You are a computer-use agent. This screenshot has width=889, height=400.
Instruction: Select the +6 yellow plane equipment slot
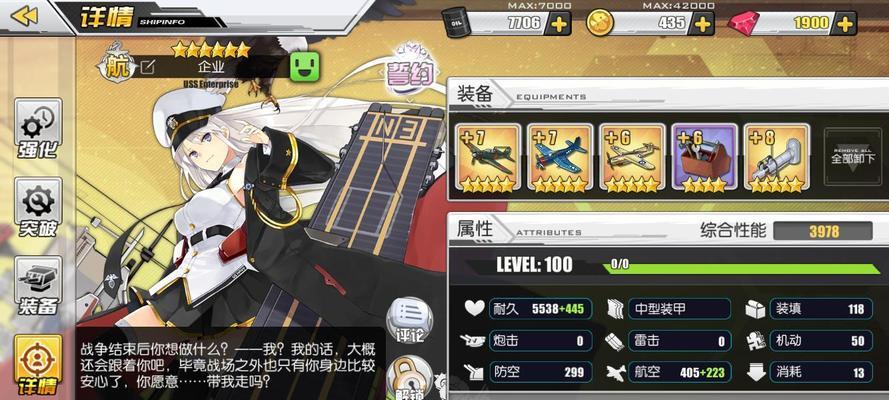[x=632, y=157]
